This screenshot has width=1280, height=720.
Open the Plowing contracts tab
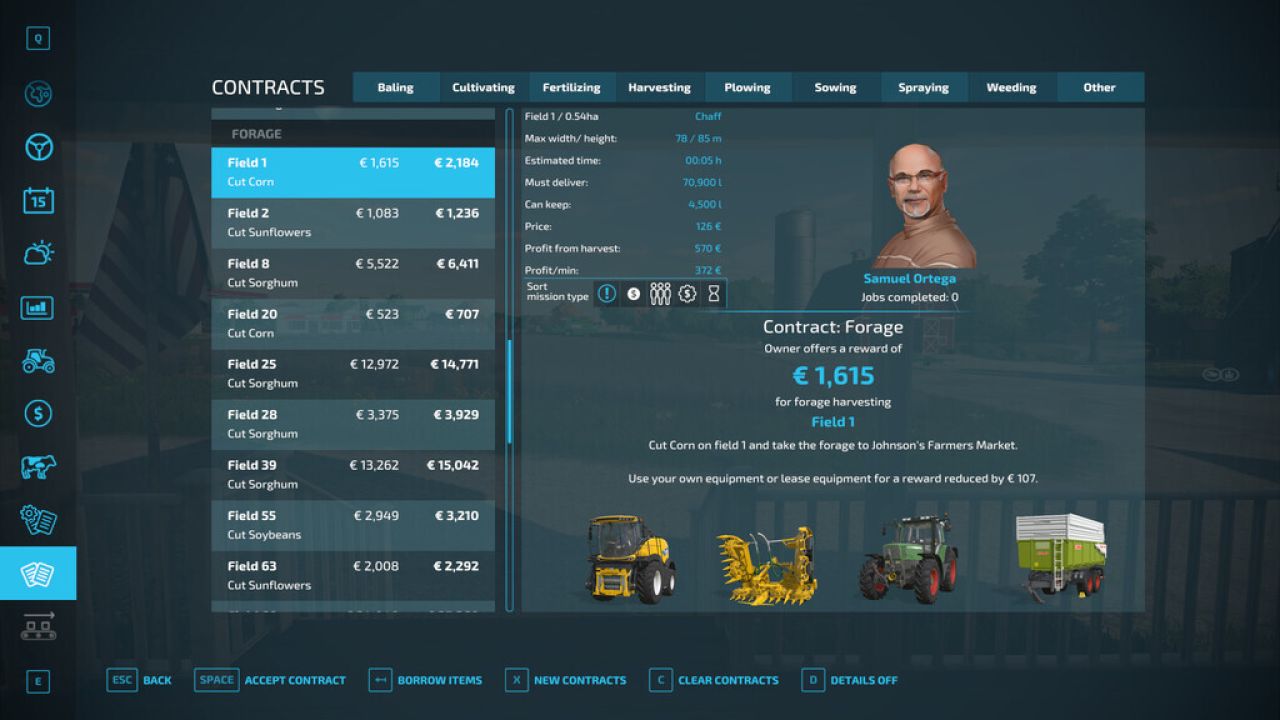748,87
